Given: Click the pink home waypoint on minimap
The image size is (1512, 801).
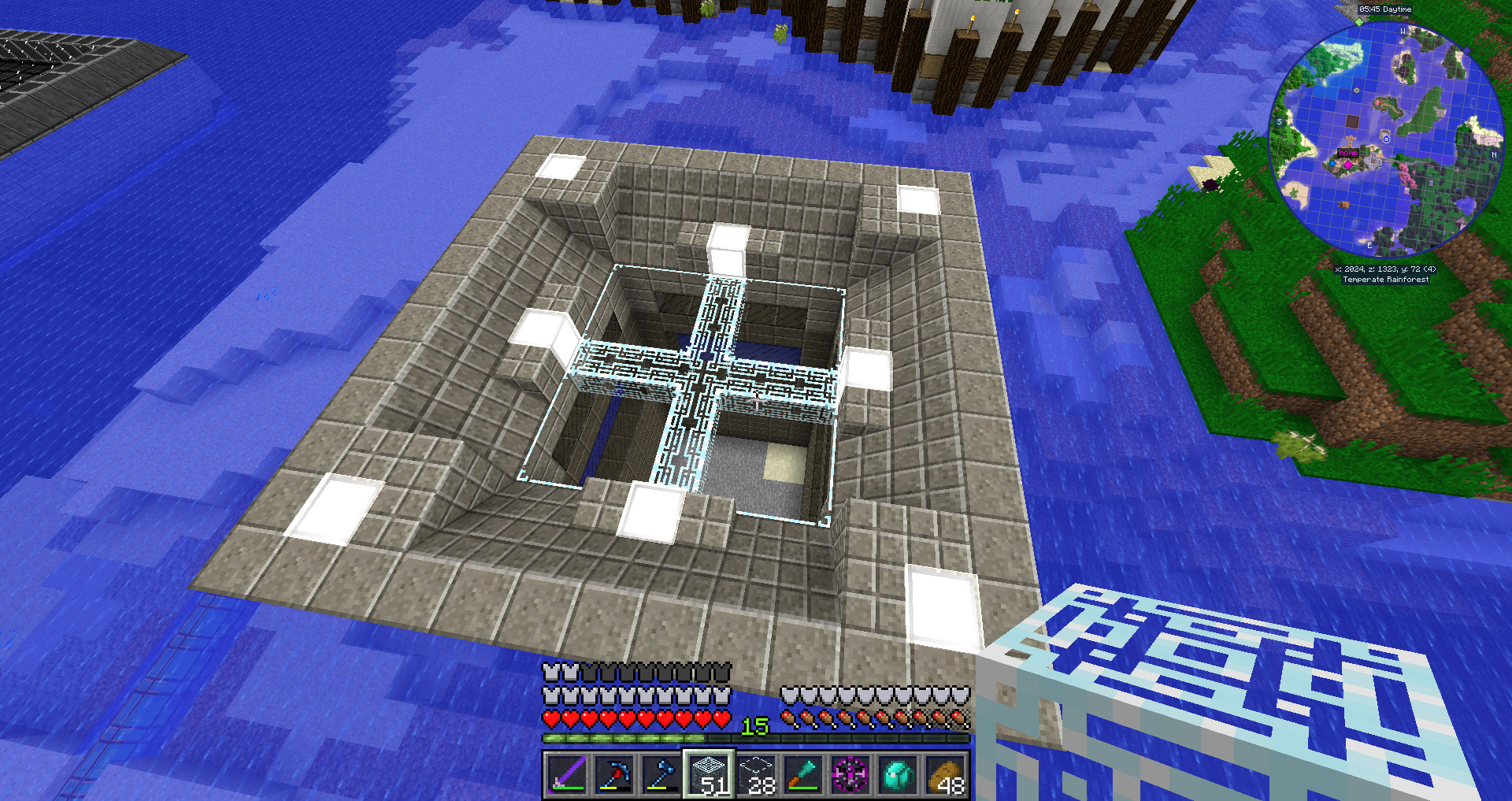Looking at the screenshot, I should (1348, 163).
